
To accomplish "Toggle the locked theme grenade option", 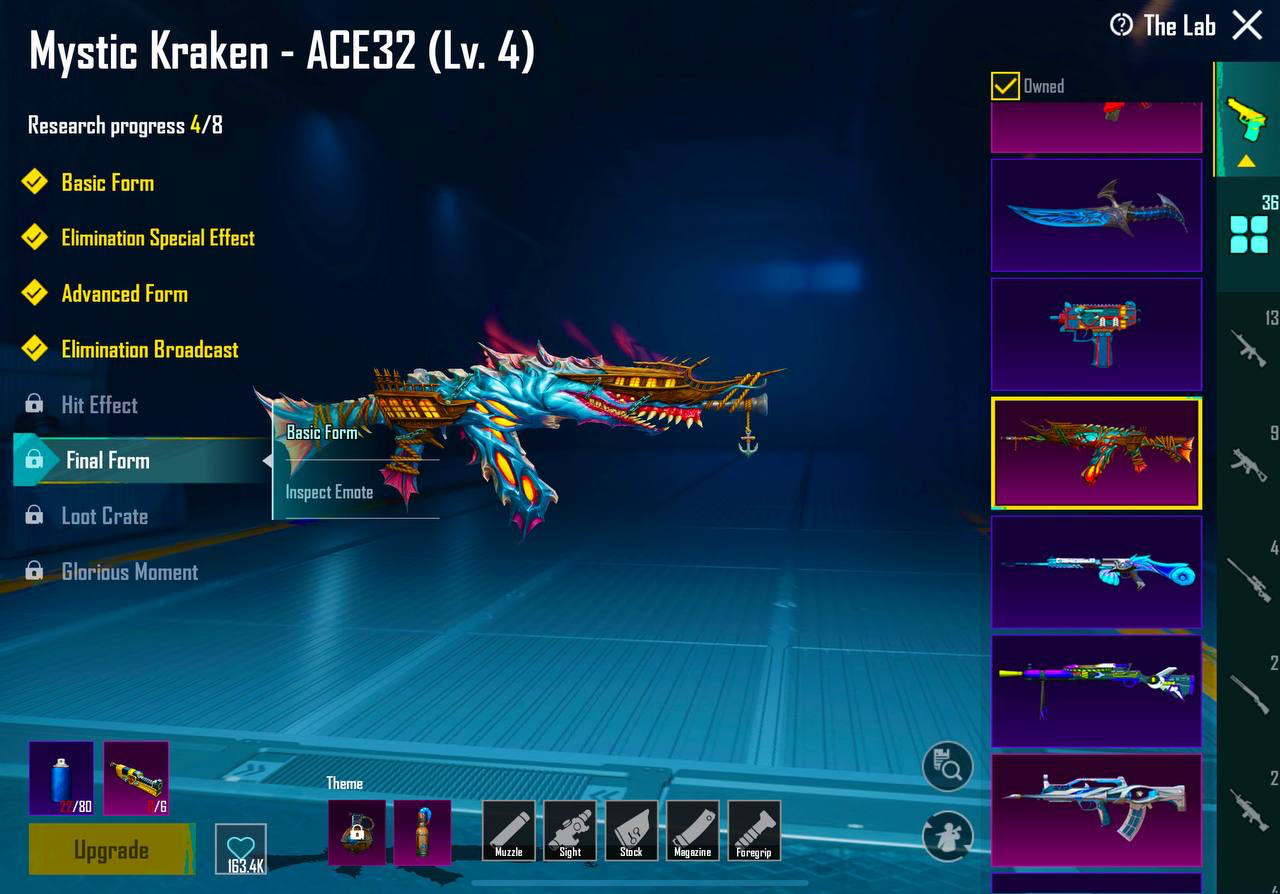I will pos(357,831).
